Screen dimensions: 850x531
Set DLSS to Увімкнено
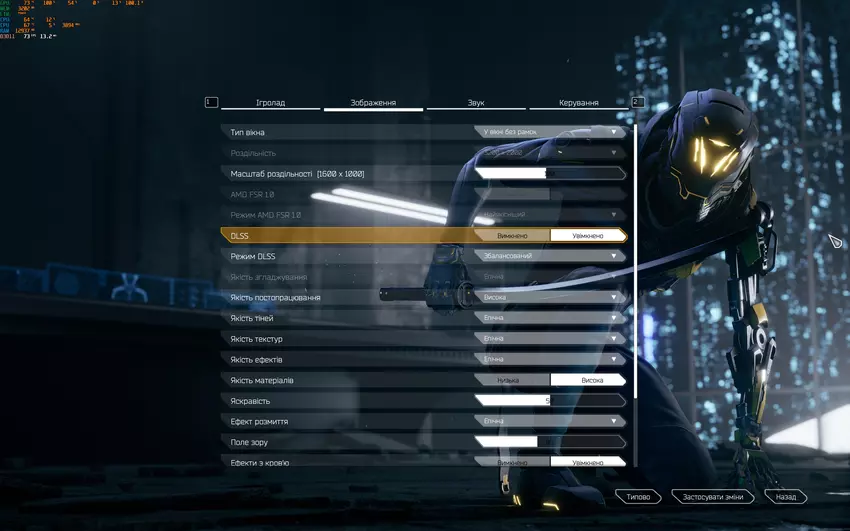point(587,235)
